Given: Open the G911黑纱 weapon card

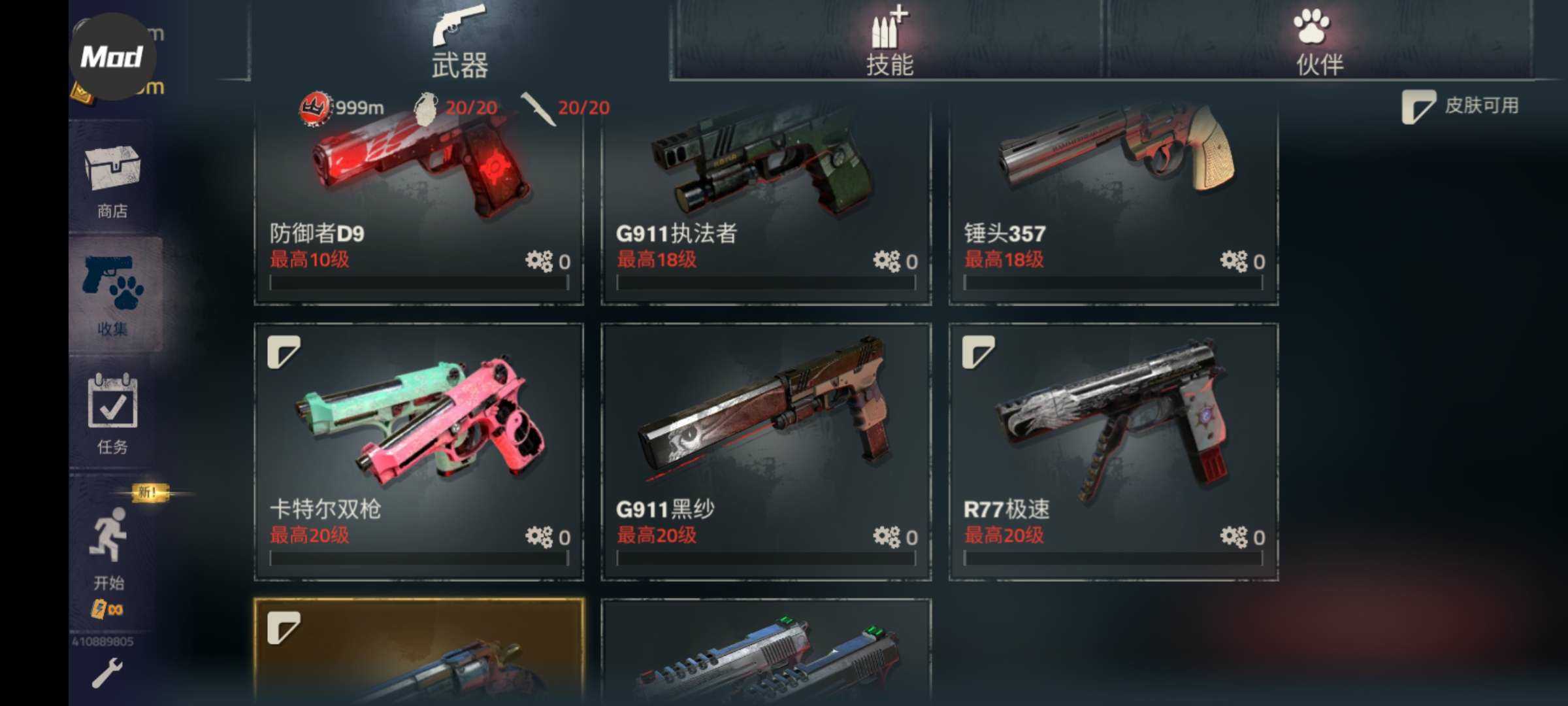Looking at the screenshot, I should click(x=766, y=451).
